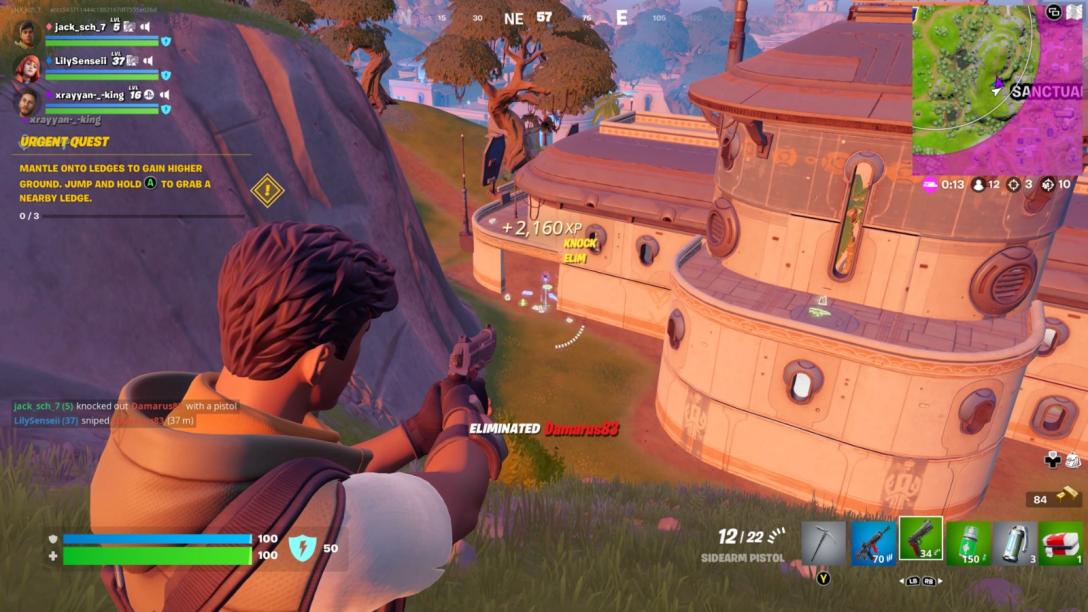This screenshot has height=612, width=1088.
Task: Select the Sidearm Pistol slot
Action: 920,540
